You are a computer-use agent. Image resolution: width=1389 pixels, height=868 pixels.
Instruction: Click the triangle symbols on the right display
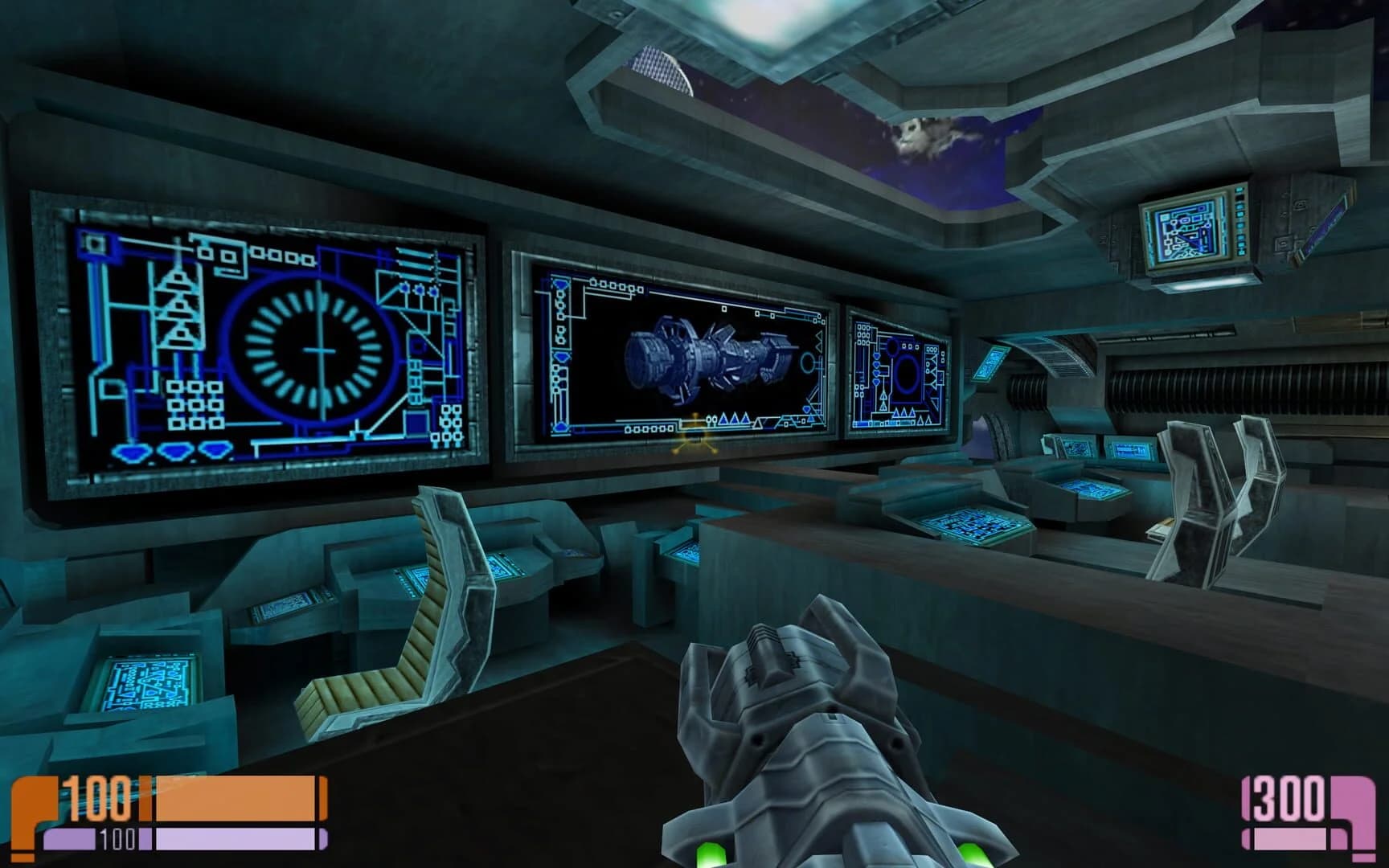(903, 414)
